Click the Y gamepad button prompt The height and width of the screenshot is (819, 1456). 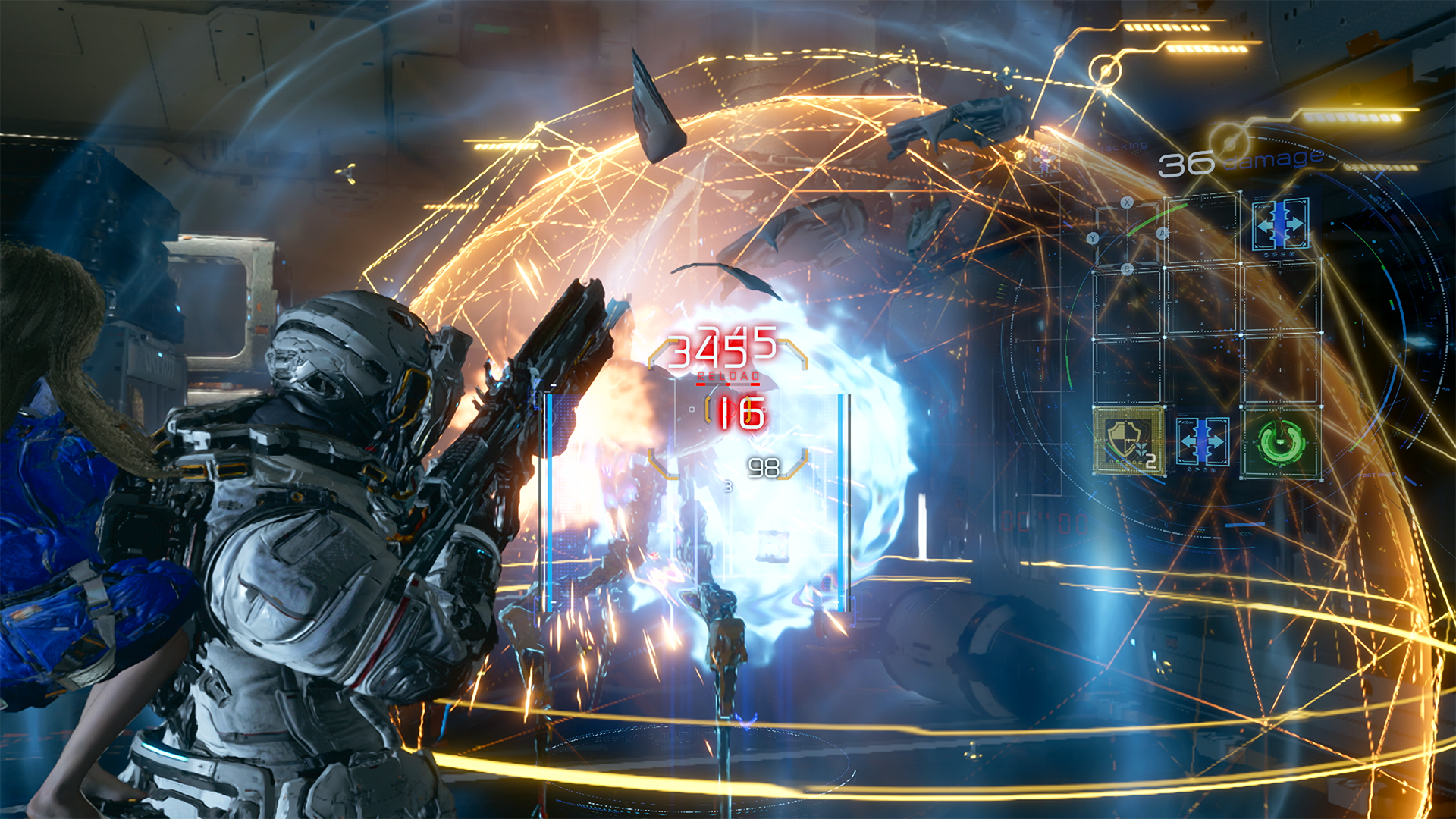coord(1094,238)
